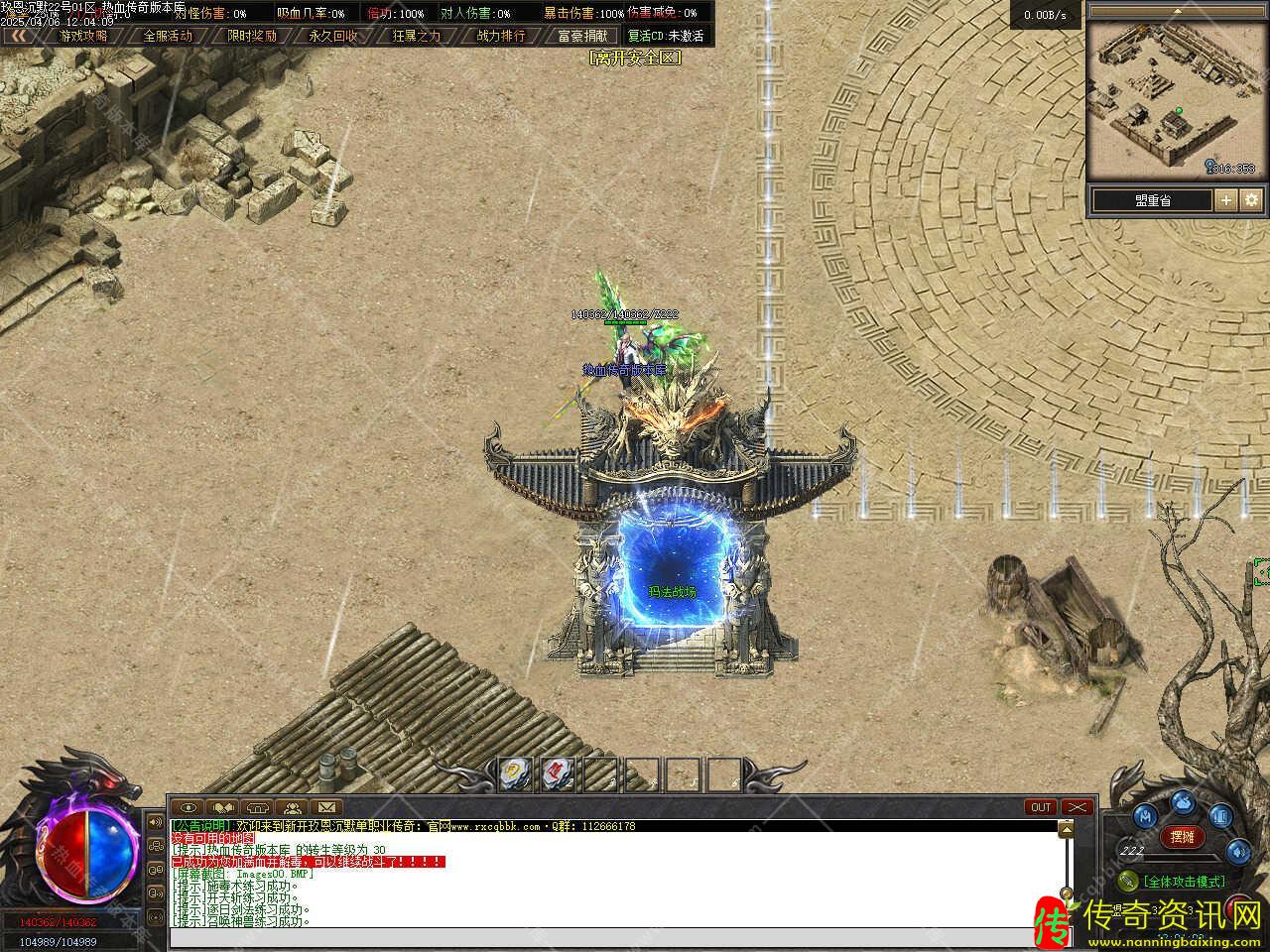Screen dimensions: 1270x952
Task: Click the blue M round button
Action: tap(1146, 816)
